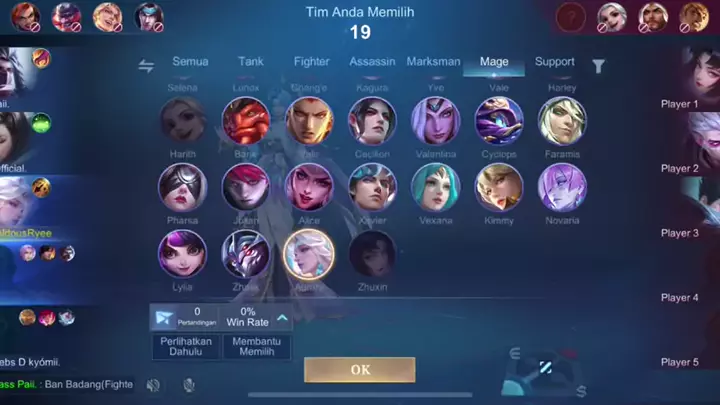The image size is (720, 405).
Task: Expand the Win Rate panel arrow
Action: 283,319
